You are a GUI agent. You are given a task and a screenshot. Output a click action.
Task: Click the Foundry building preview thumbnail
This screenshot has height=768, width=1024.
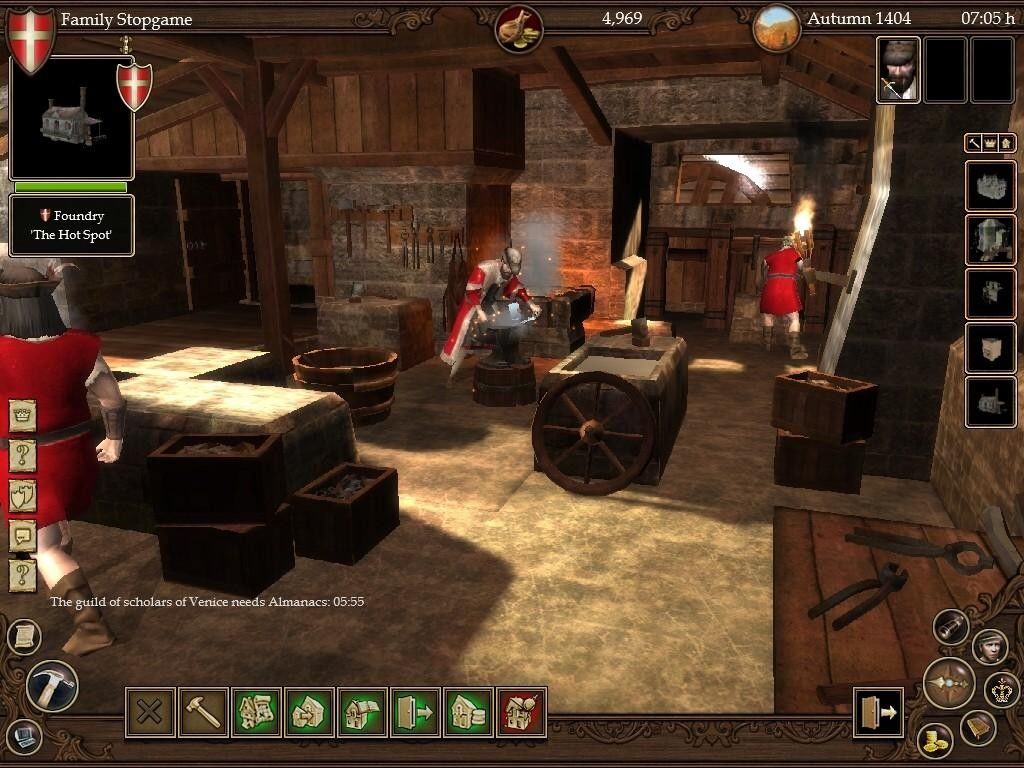[x=71, y=119]
